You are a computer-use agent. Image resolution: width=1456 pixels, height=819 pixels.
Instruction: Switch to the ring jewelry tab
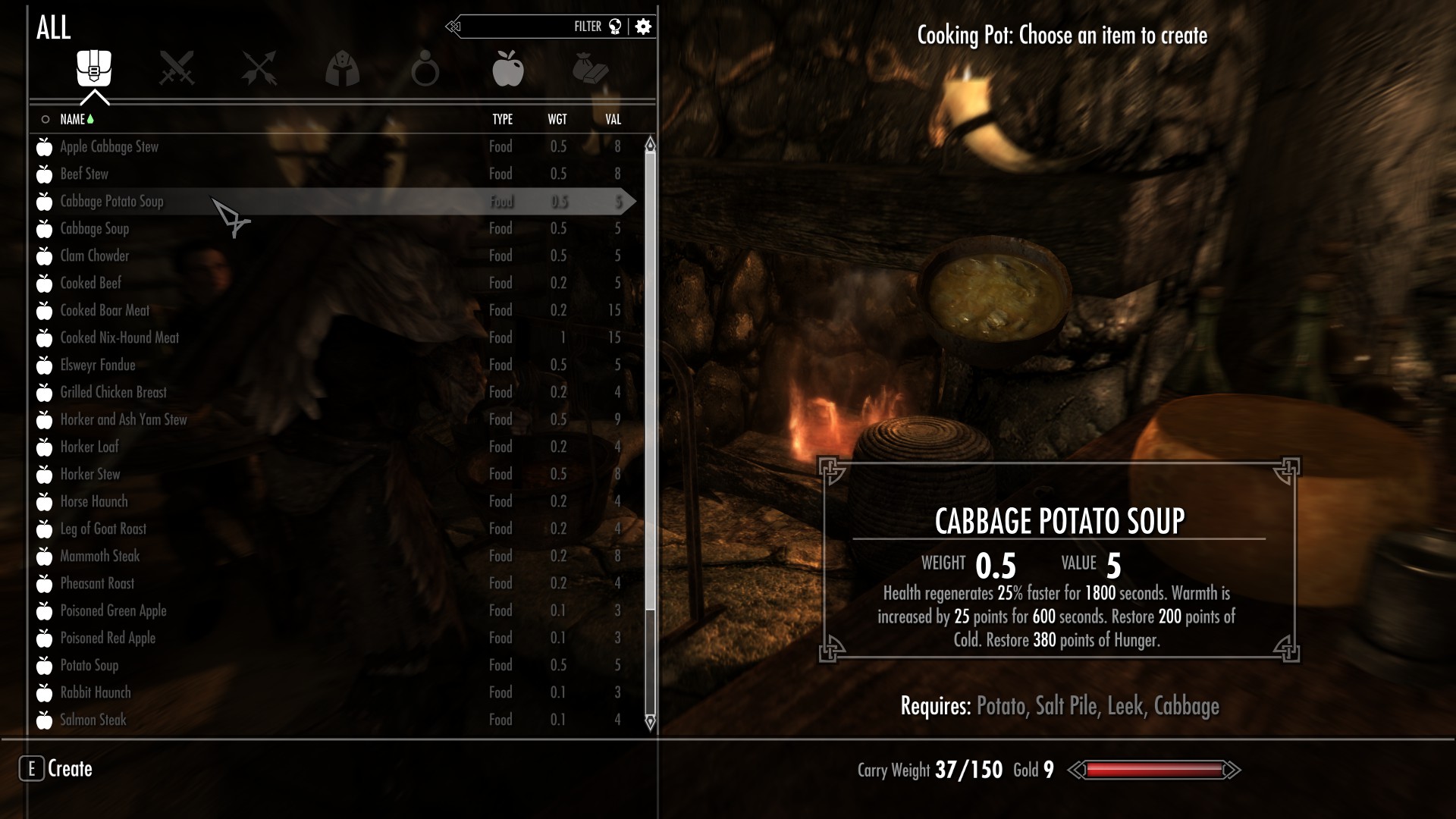[x=425, y=69]
